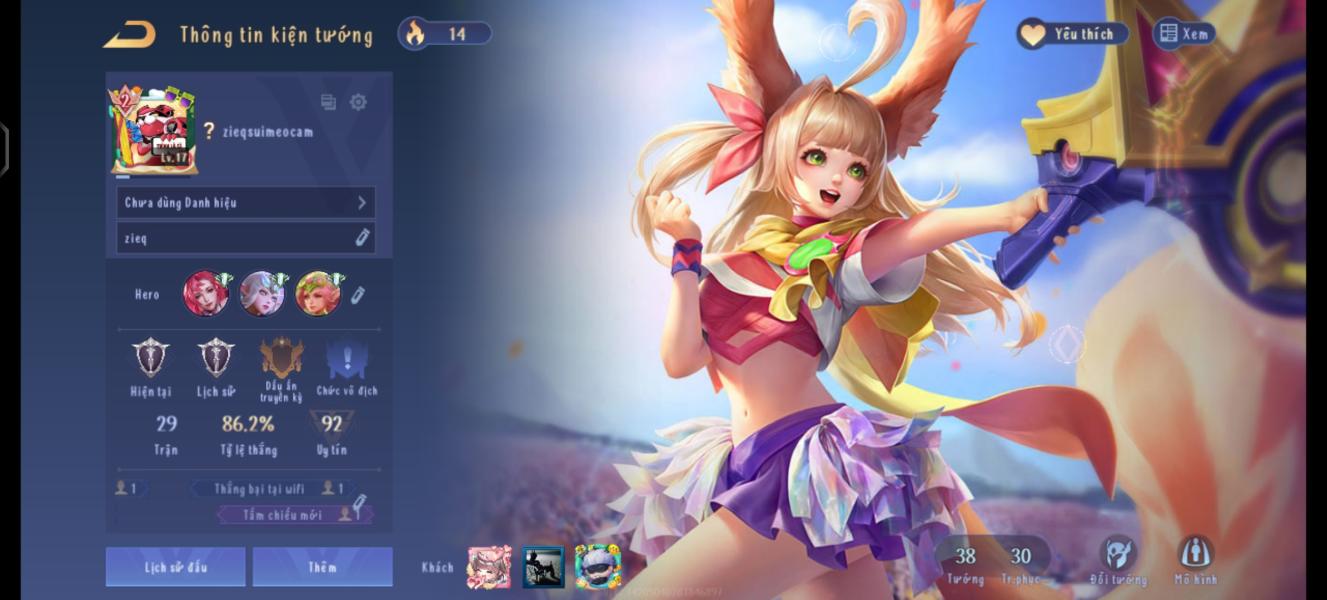The image size is (1327, 600).
Task: Open the Đổi tướng hero swap
Action: [x=1118, y=557]
